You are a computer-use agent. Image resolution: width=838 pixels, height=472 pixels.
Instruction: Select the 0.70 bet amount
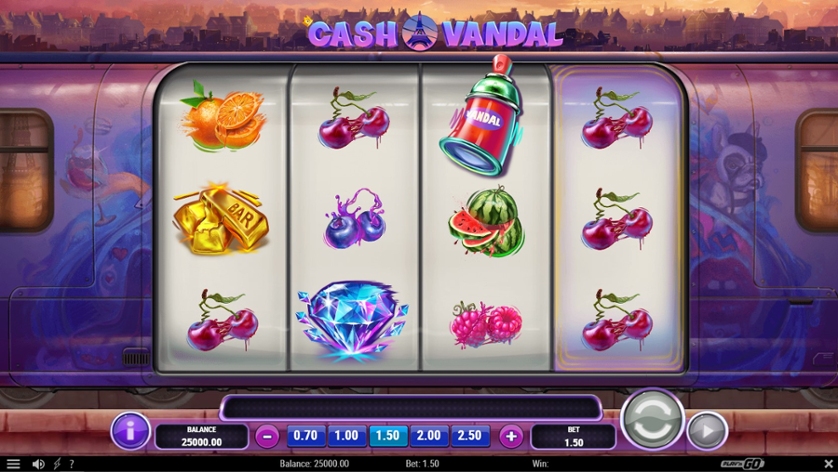(x=306, y=436)
